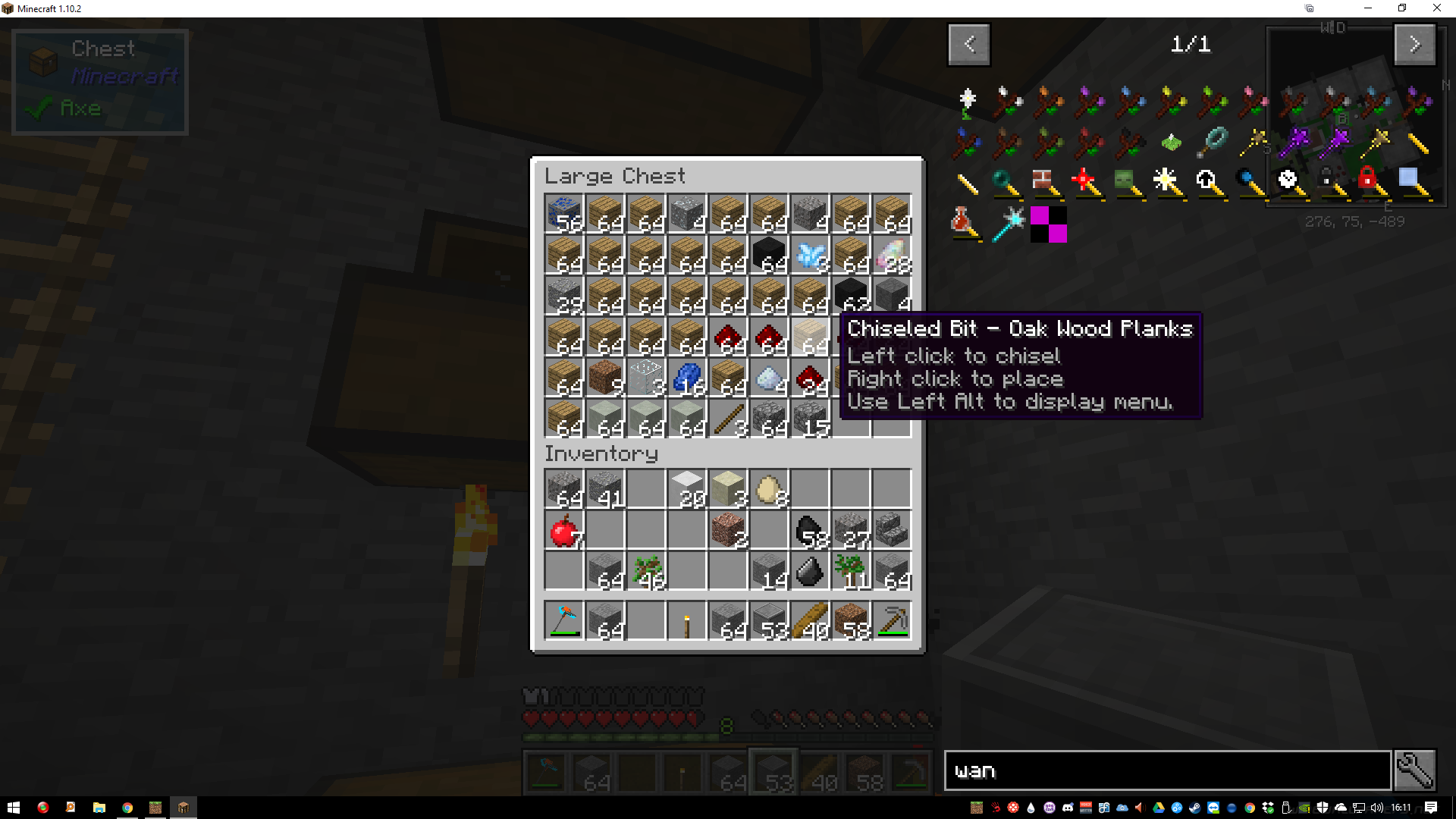Image resolution: width=1456 pixels, height=819 pixels.
Task: Select the lapis ore stack in the chest
Action: (x=564, y=214)
